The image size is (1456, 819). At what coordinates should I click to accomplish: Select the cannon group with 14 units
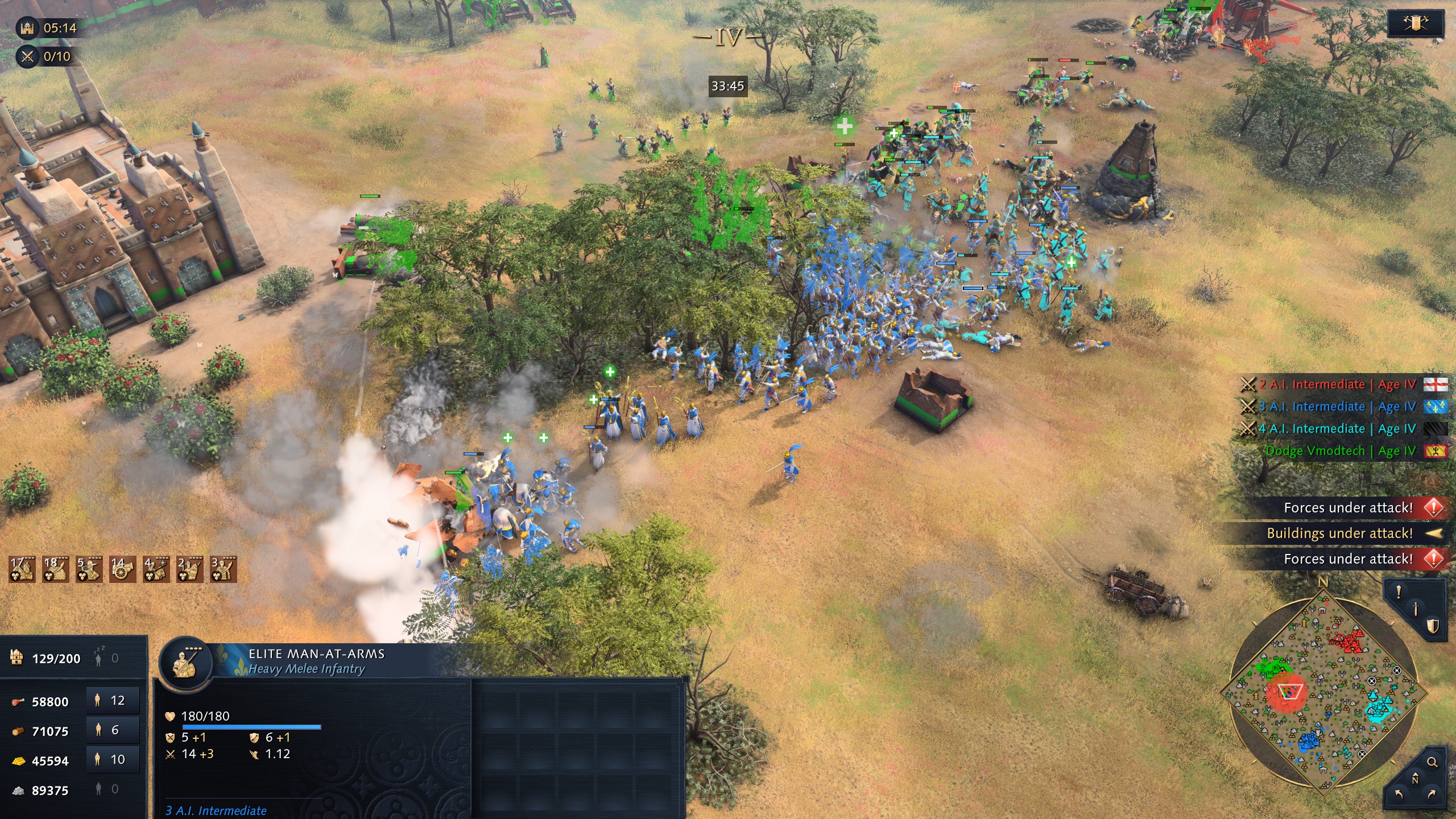pos(122,569)
